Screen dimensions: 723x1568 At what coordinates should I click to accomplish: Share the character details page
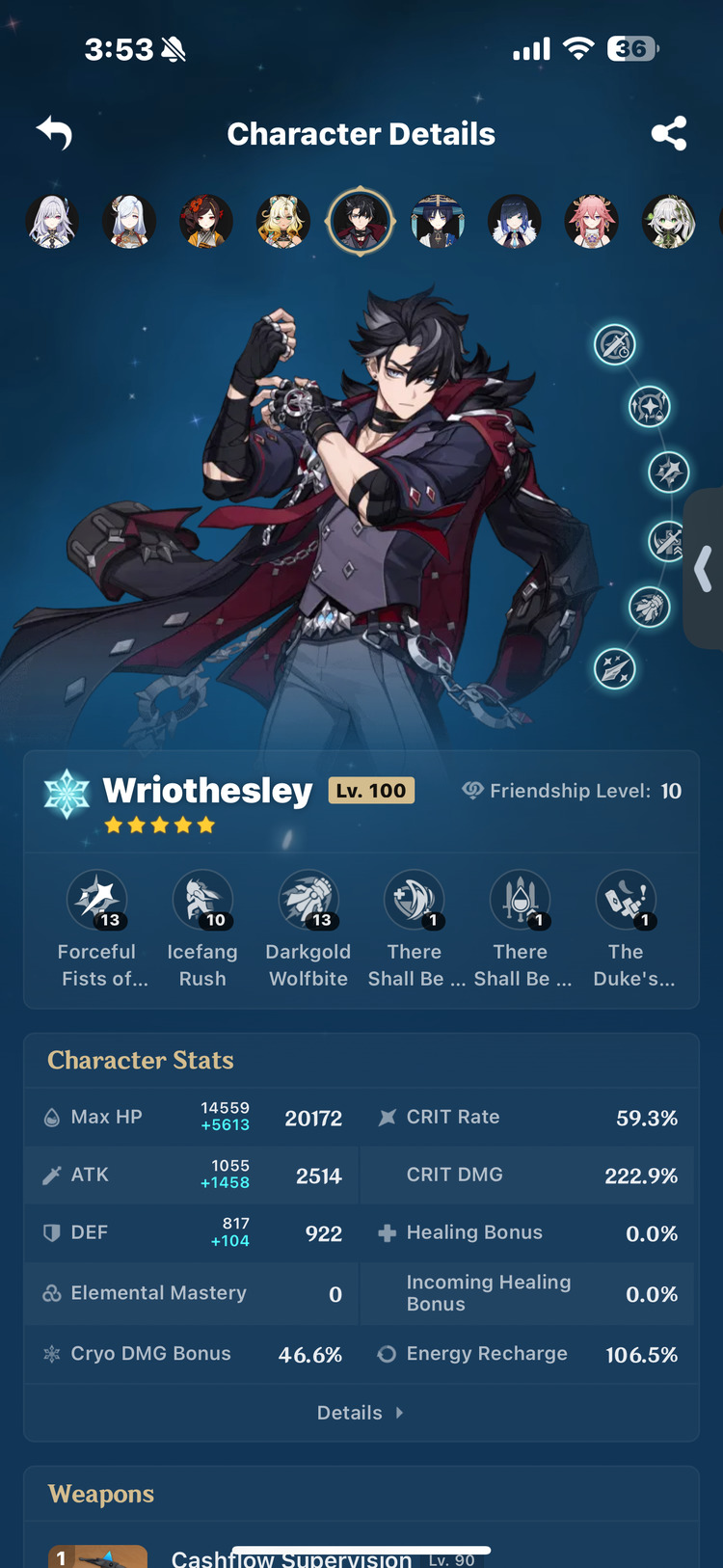click(669, 133)
